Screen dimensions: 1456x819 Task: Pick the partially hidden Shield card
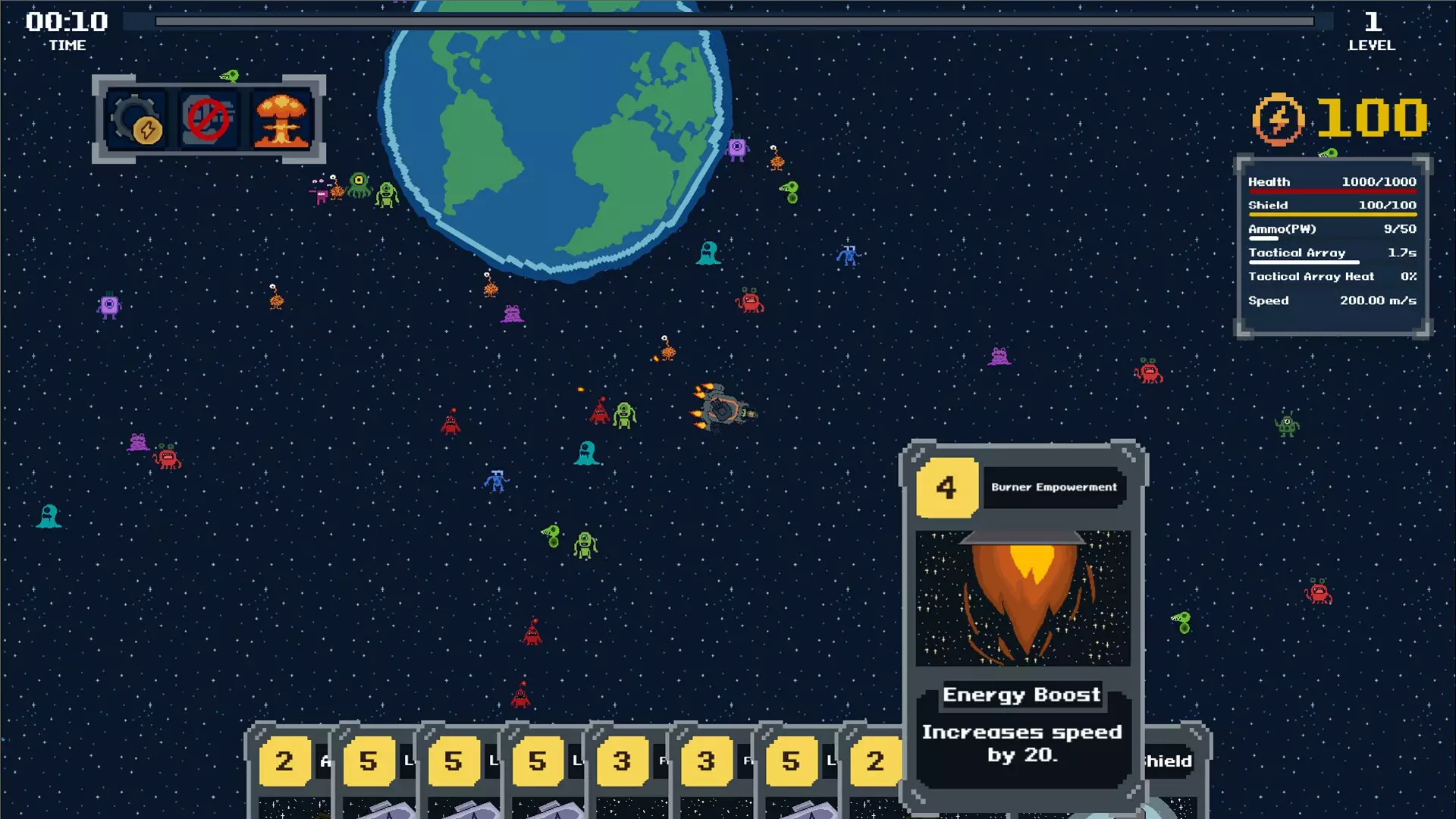point(1174,766)
